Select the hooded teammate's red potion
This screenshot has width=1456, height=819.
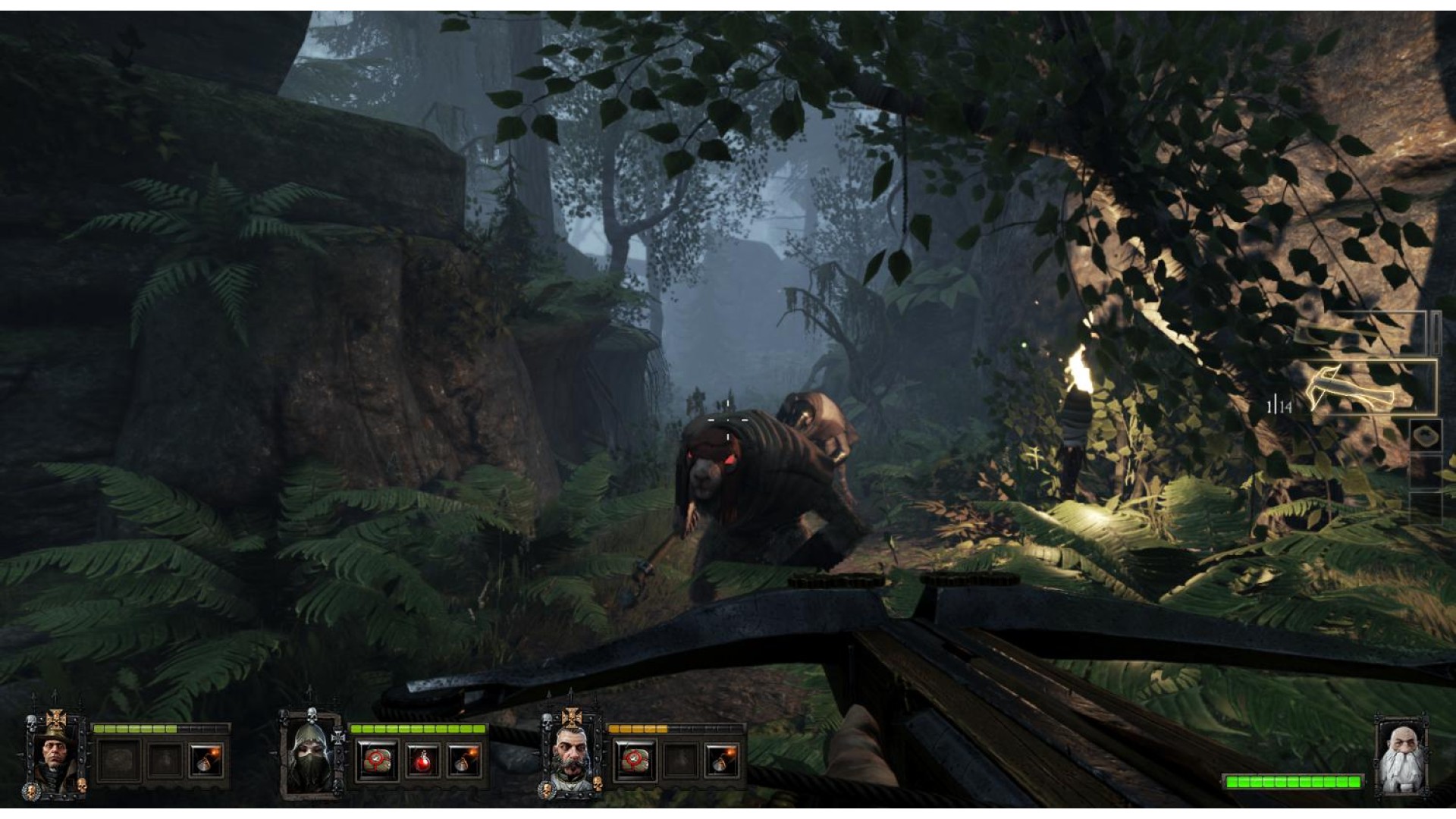422,761
